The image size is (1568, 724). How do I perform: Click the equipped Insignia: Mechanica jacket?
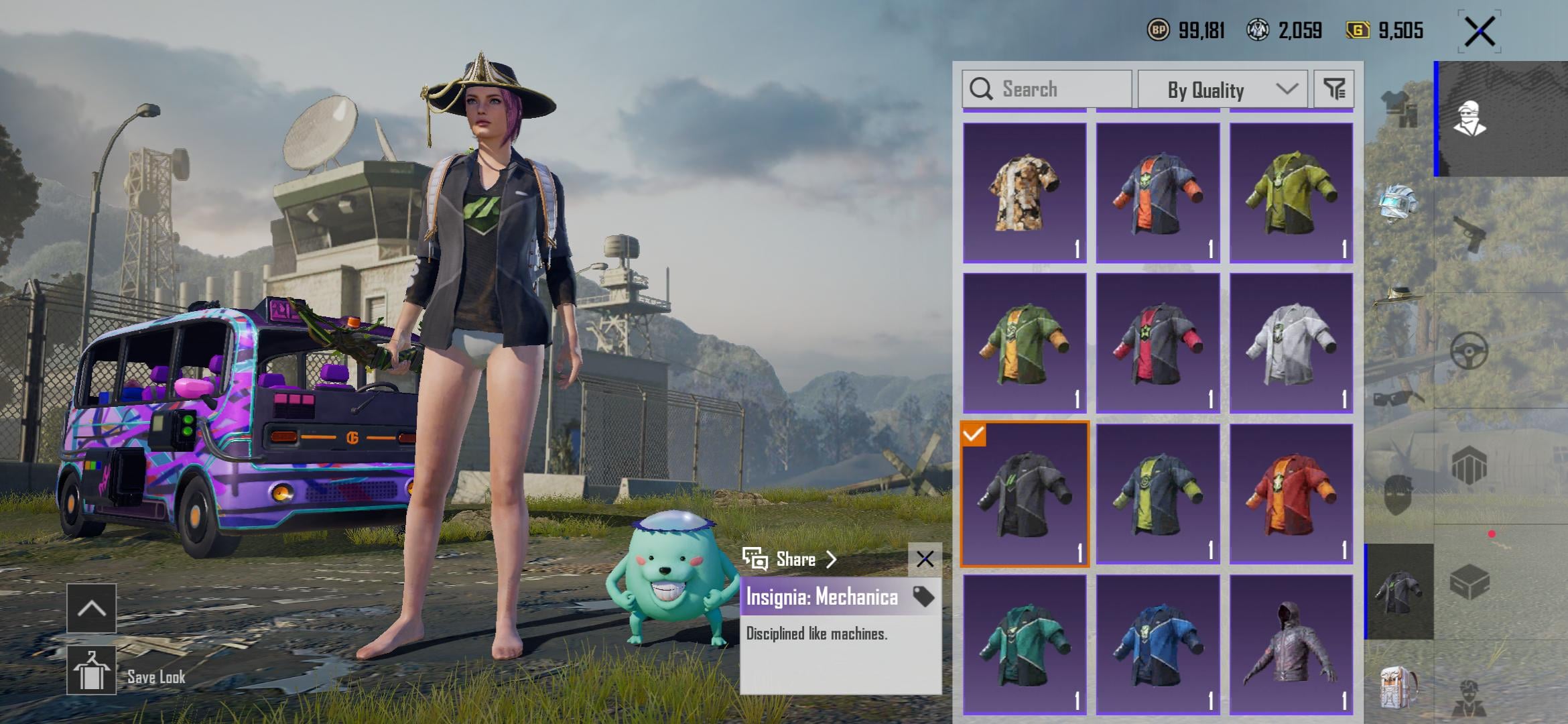tap(1025, 494)
